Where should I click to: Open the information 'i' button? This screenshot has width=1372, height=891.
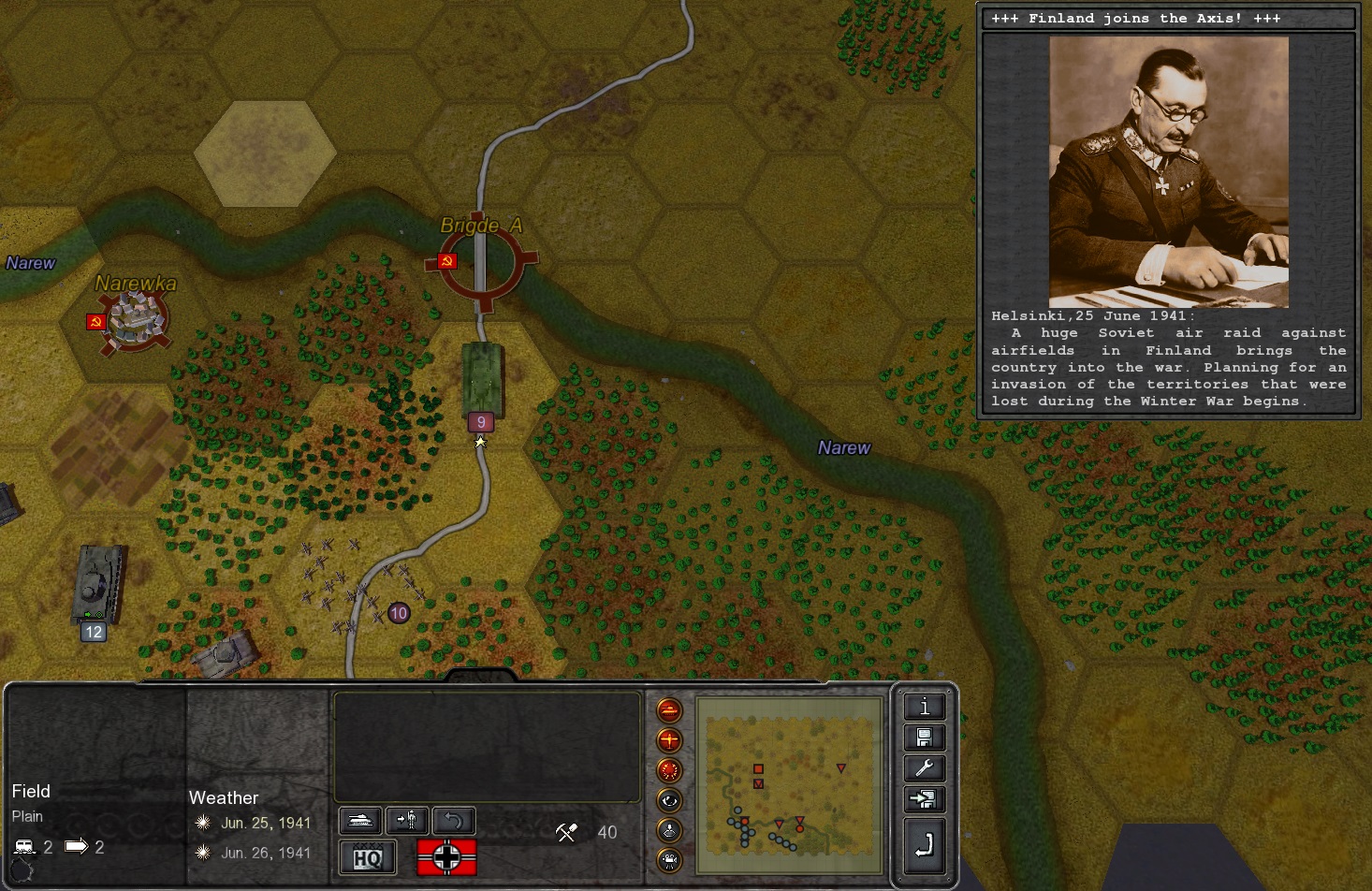tap(924, 708)
